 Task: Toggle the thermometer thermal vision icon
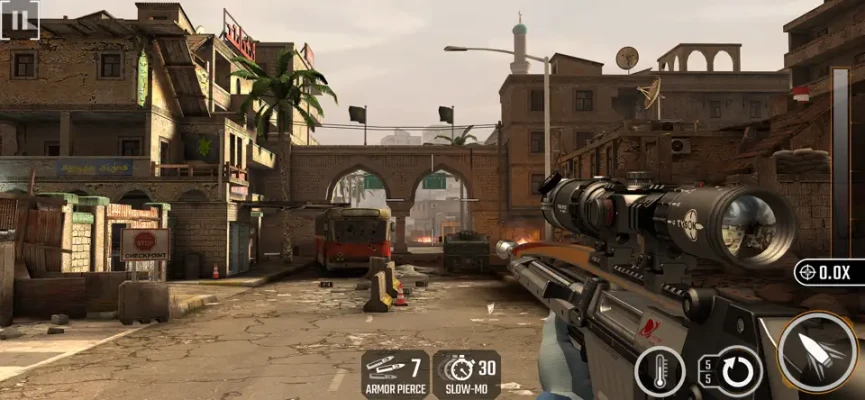point(660,371)
